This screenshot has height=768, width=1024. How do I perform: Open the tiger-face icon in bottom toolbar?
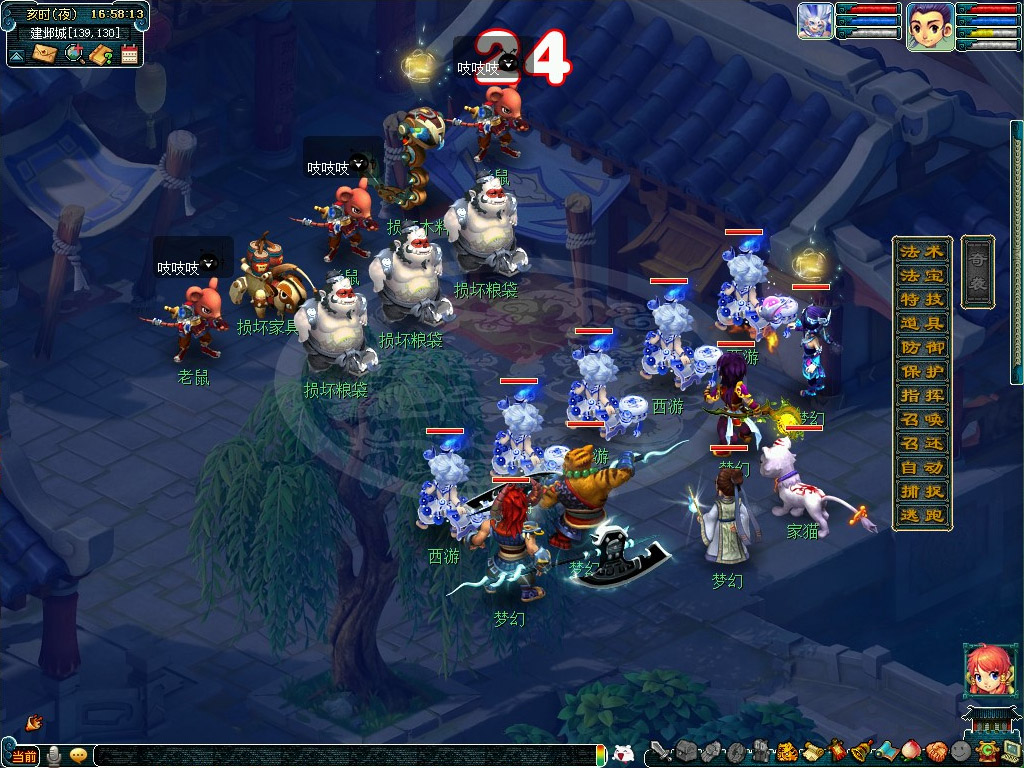[785, 751]
